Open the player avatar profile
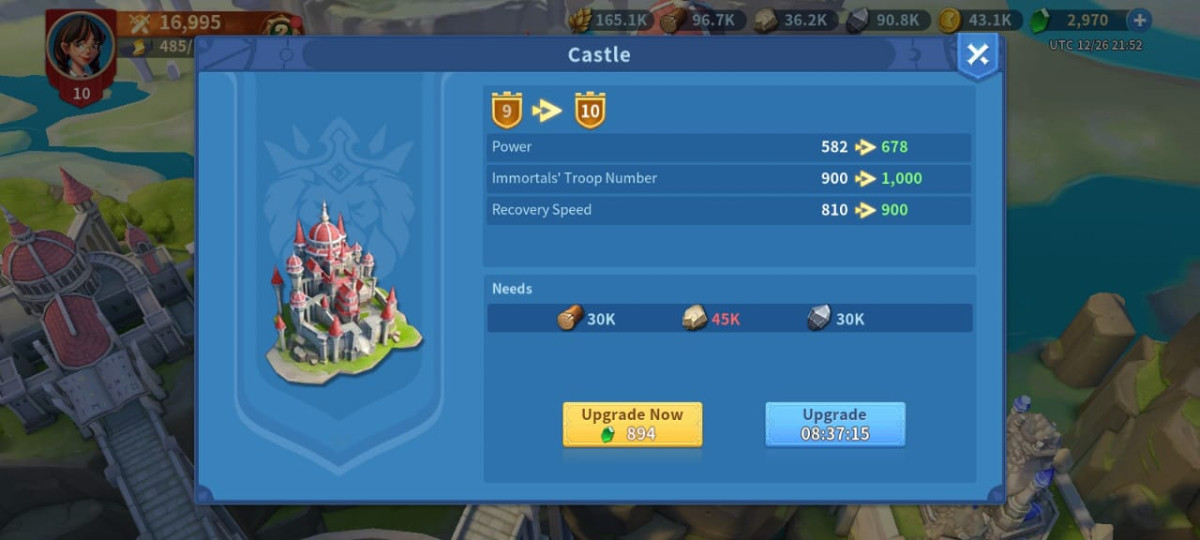The width and height of the screenshot is (1200, 540). [80, 48]
